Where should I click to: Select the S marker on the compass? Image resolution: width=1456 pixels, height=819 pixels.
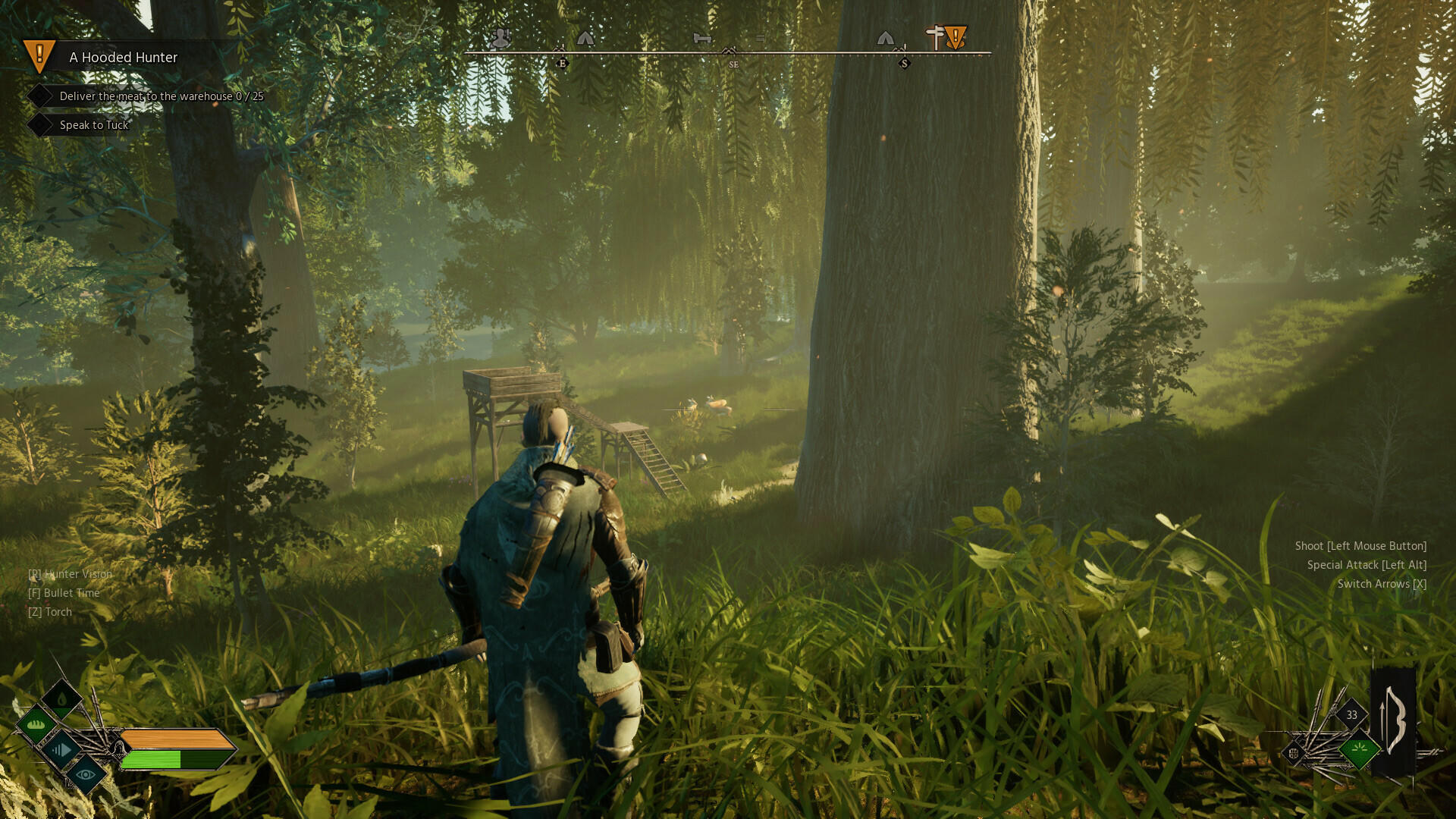903,62
